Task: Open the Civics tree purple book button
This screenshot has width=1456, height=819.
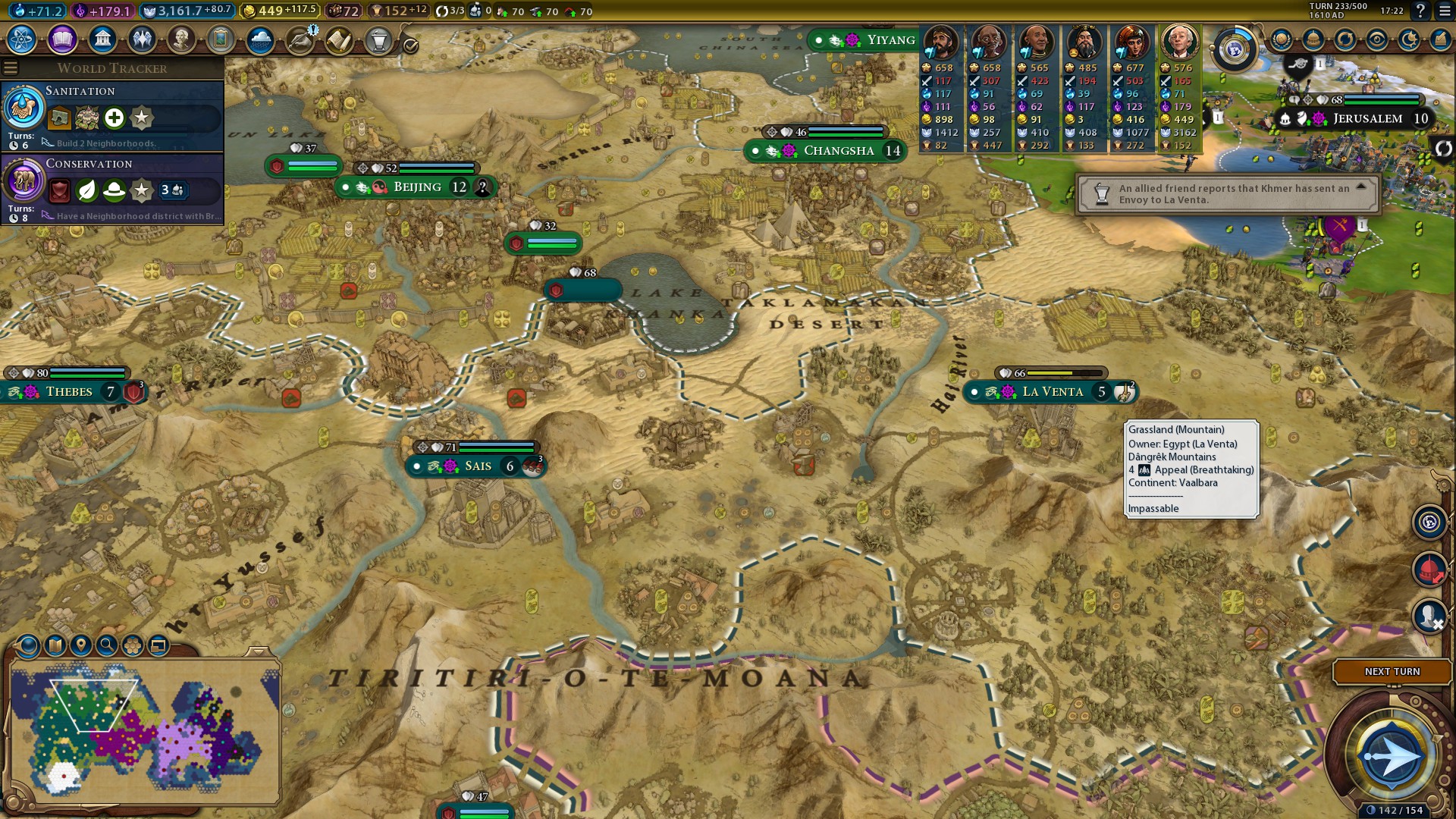Action: click(x=62, y=39)
